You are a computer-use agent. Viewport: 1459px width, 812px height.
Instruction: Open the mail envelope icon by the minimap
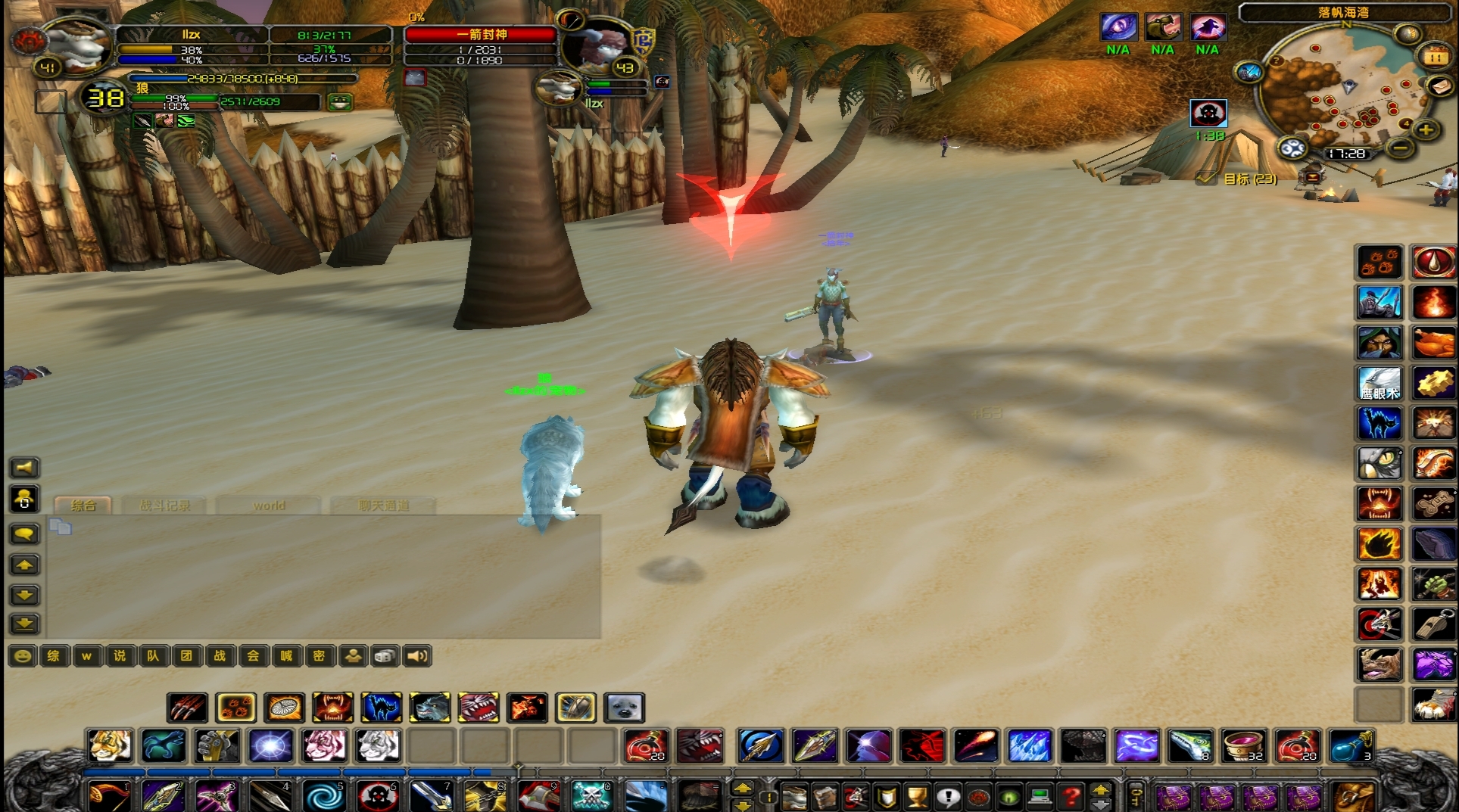point(1441,87)
